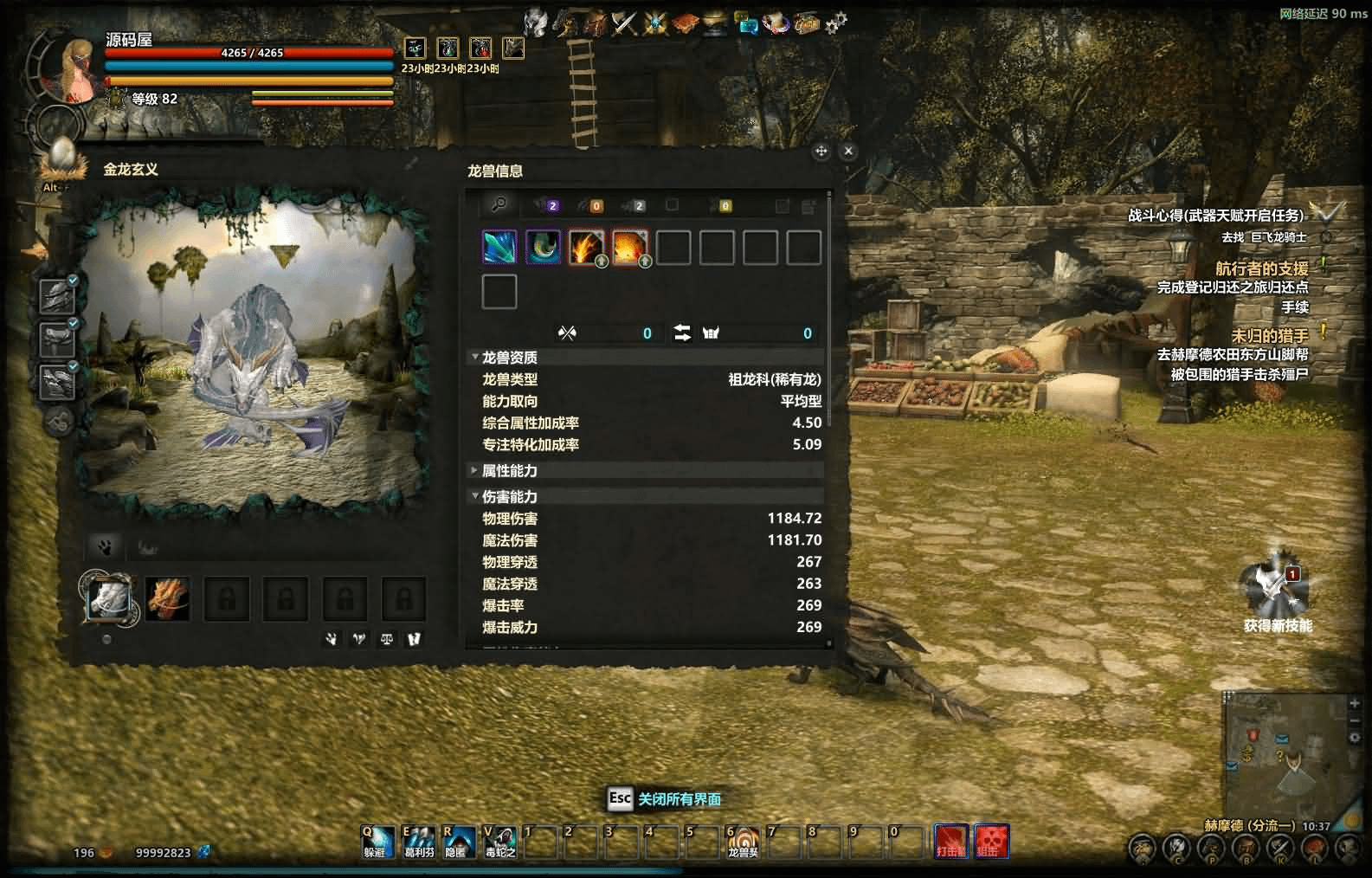1372x878 pixels.
Task: Select the blue feather dragon skill
Action: point(499,248)
